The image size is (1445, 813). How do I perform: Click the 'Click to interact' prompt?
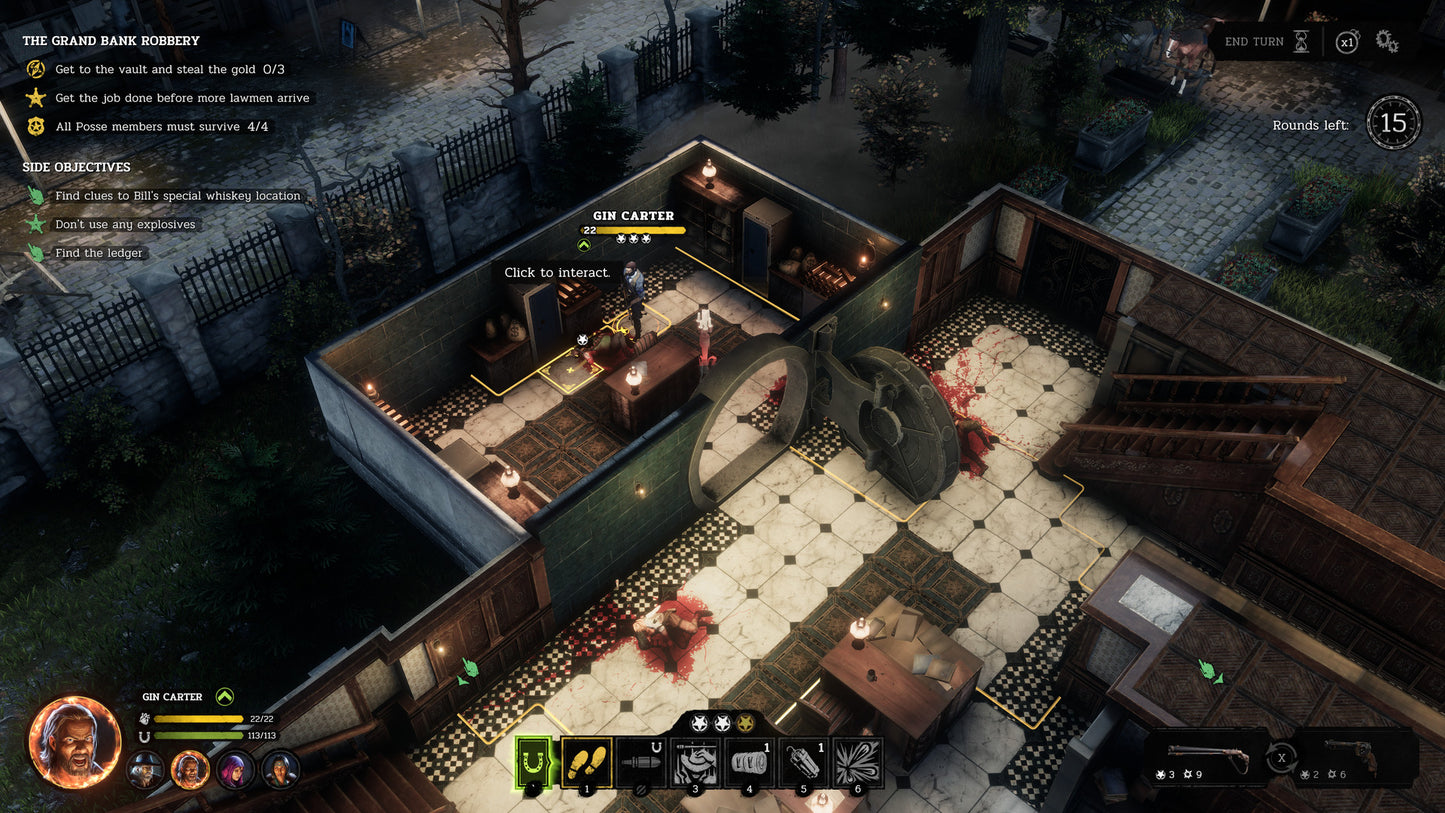pyautogui.click(x=556, y=272)
